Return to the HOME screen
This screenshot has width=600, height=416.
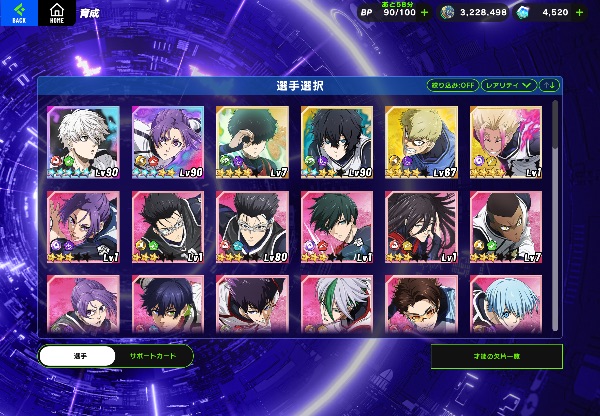[x=56, y=13]
